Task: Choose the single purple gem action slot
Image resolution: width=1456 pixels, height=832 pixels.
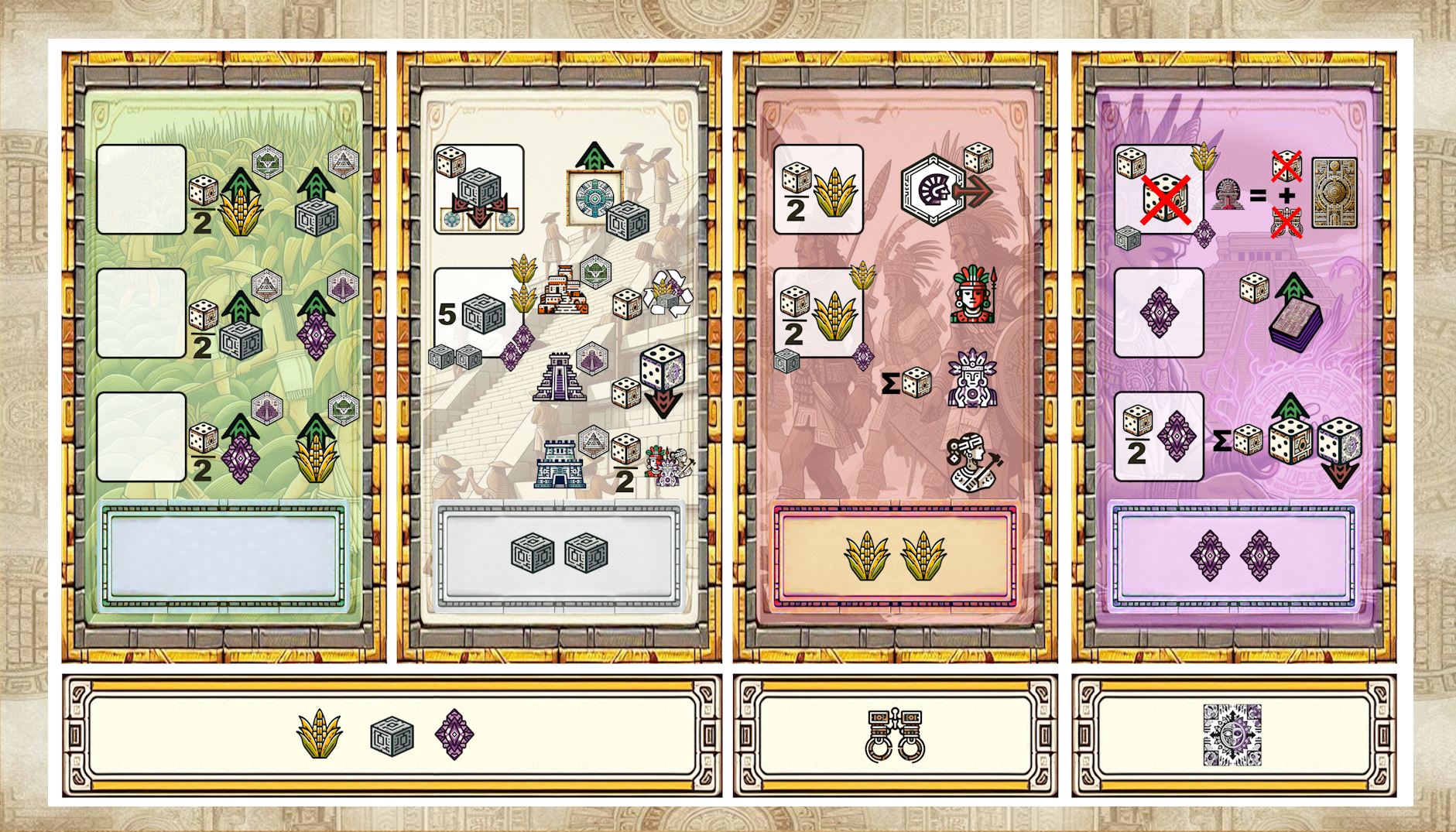Action: [x=1158, y=313]
